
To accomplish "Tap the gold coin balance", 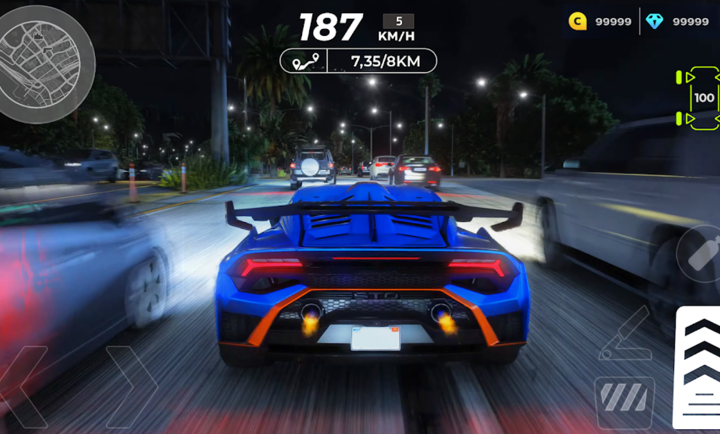I will pyautogui.click(x=600, y=21).
